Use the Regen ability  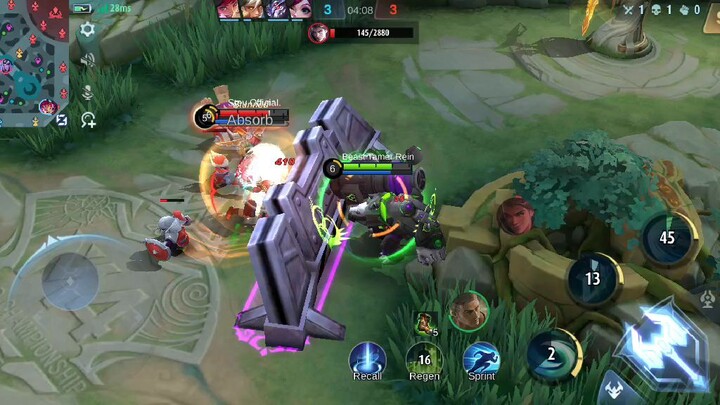424,358
